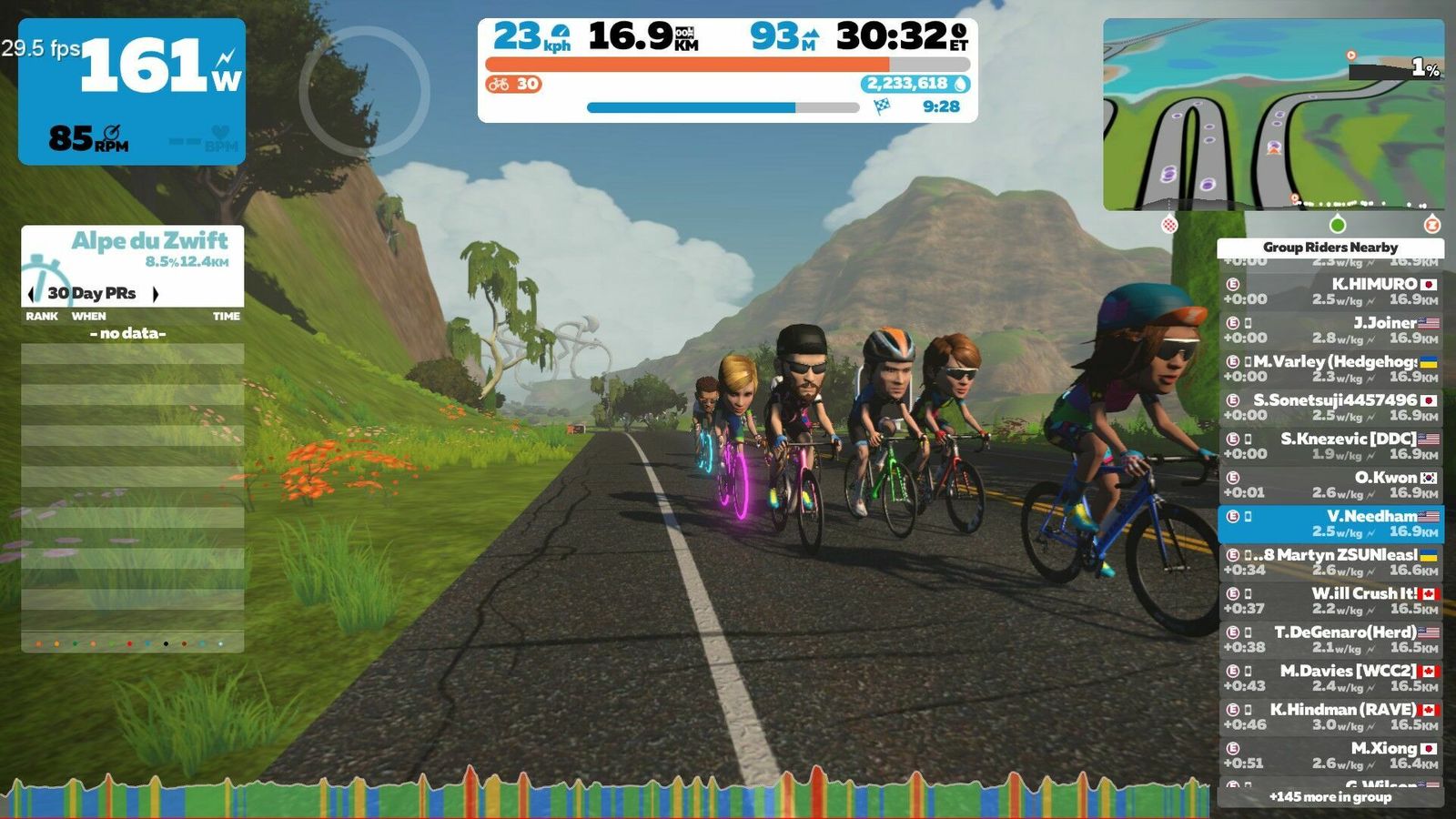This screenshot has height=819, width=1456.
Task: Open the minimap in the top-right corner
Action: tap(1273, 115)
